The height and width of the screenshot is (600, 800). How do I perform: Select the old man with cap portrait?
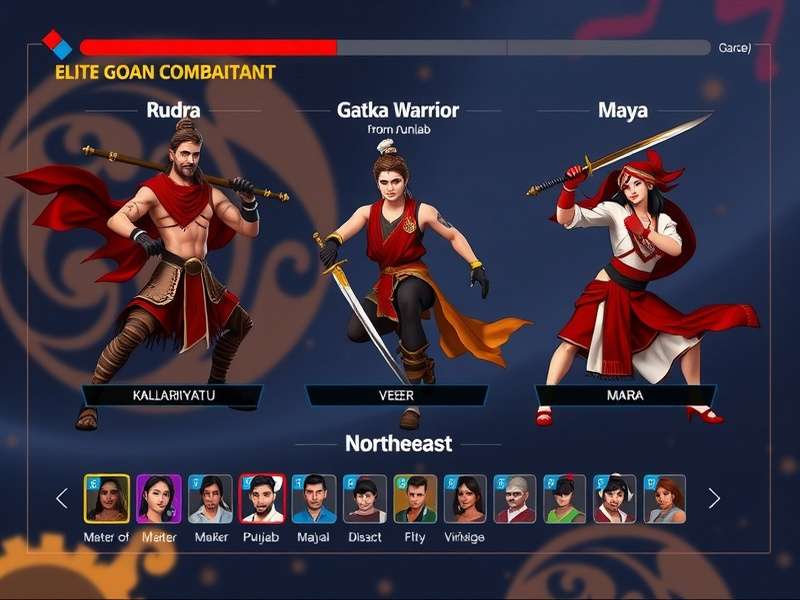pos(515,498)
